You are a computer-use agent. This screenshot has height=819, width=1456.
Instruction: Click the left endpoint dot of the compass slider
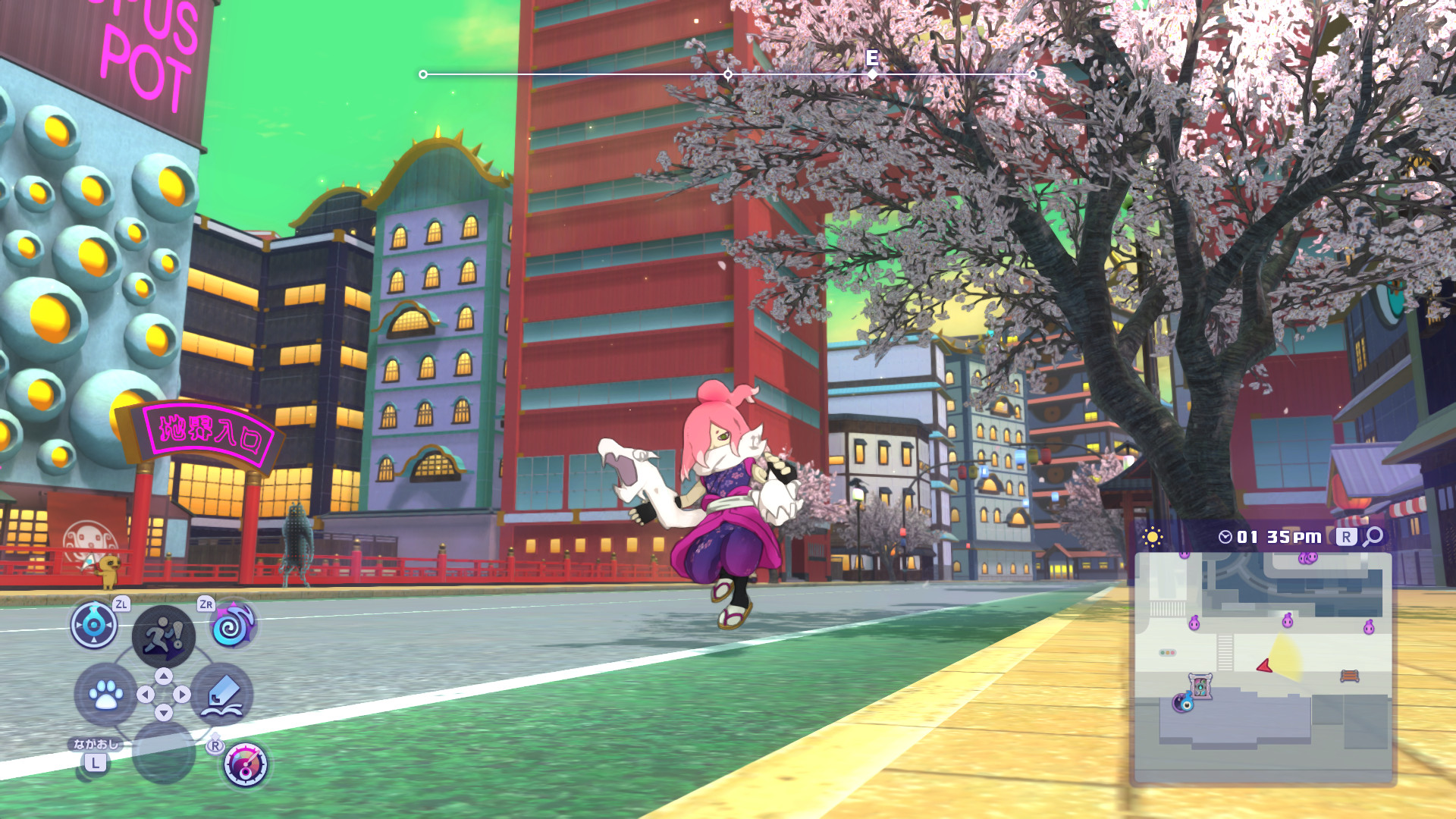pyautogui.click(x=422, y=74)
